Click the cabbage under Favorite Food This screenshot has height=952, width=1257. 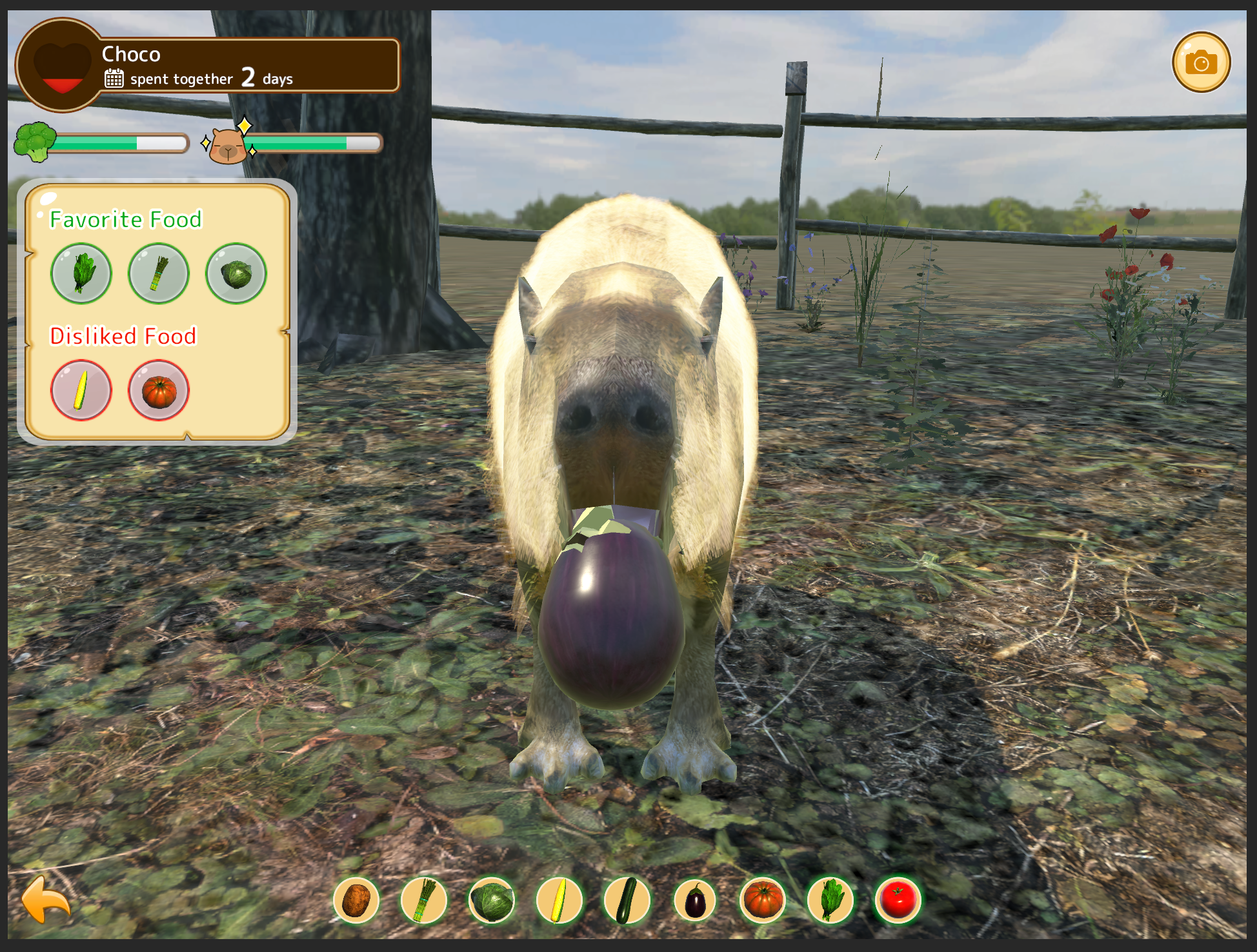236,273
